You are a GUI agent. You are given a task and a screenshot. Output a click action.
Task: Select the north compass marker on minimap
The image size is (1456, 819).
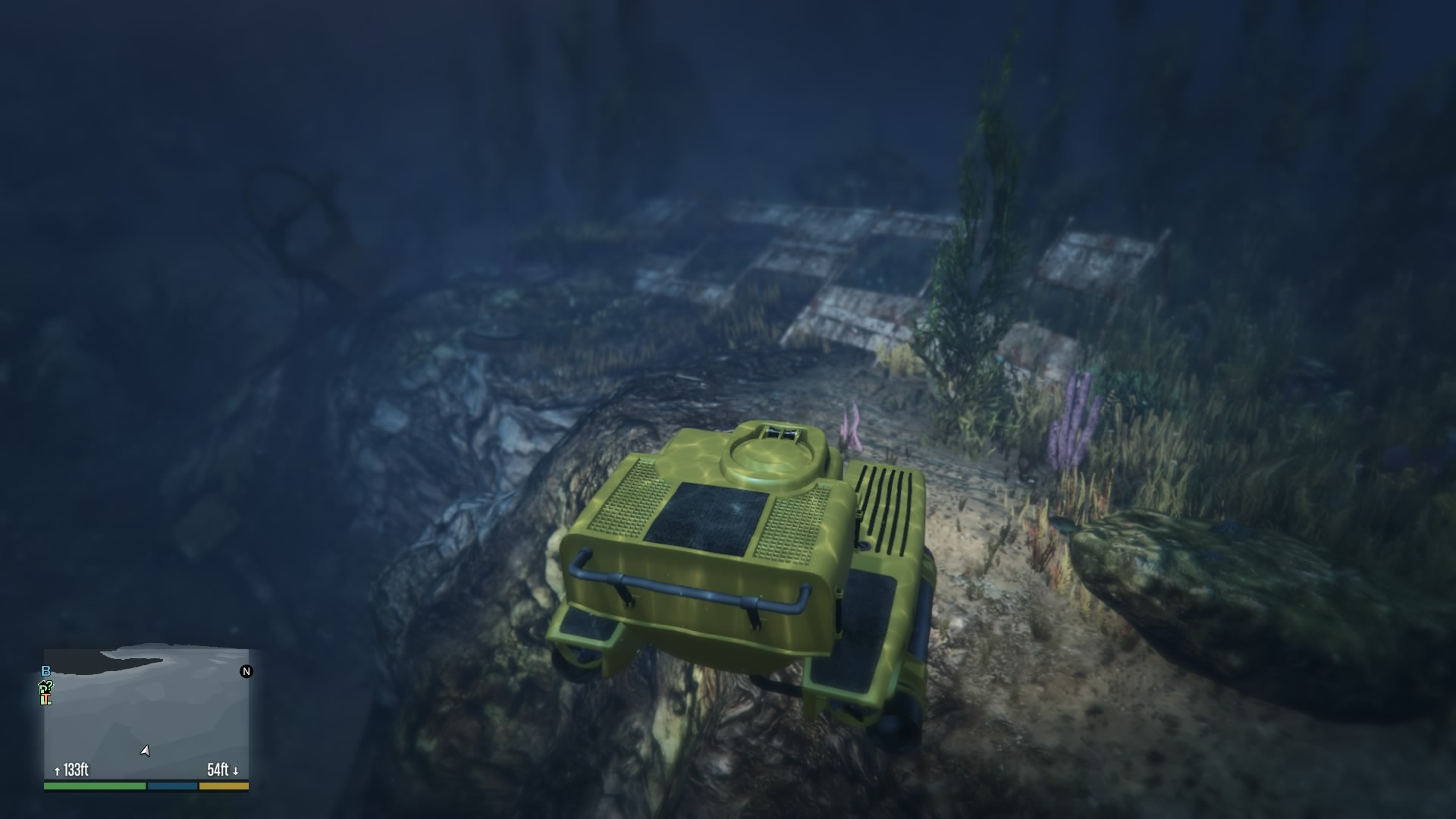click(x=246, y=671)
